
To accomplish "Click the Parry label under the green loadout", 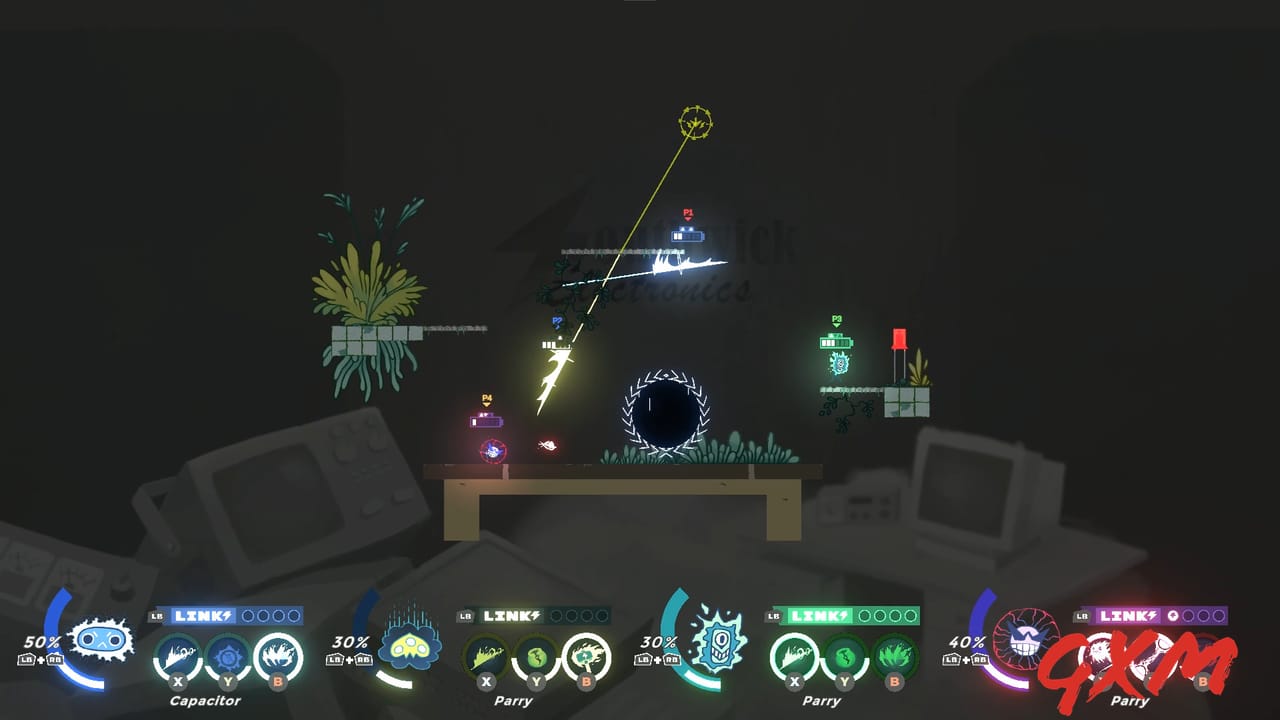I will [822, 701].
